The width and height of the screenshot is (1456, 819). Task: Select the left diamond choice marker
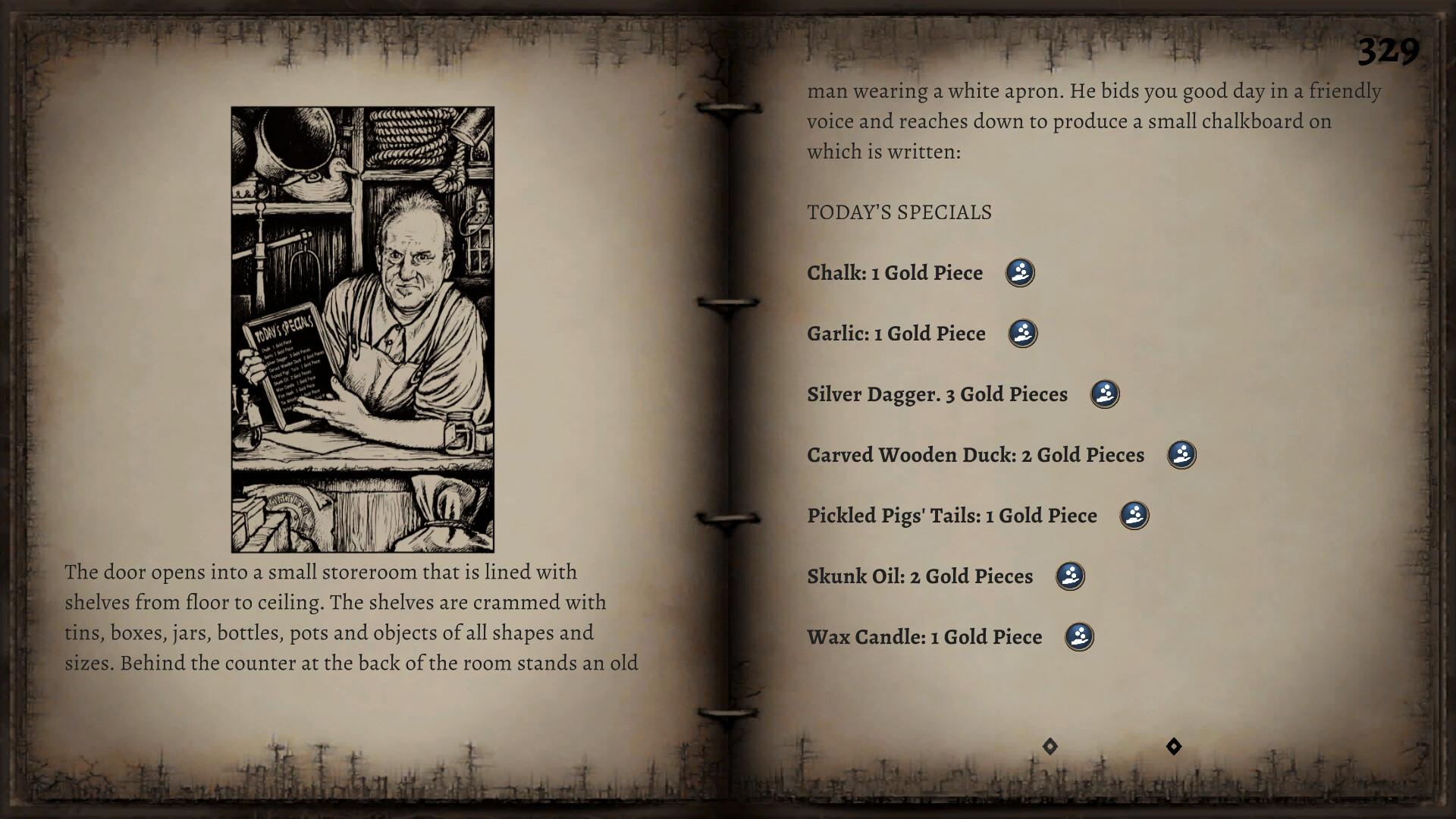(1050, 746)
